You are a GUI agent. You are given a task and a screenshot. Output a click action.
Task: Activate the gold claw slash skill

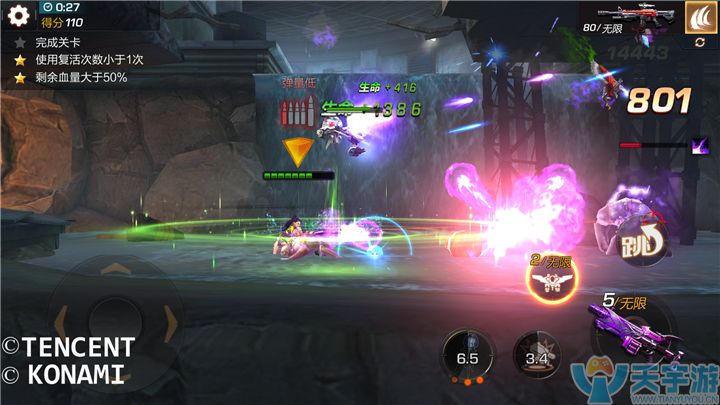pyautogui.click(x=699, y=17)
